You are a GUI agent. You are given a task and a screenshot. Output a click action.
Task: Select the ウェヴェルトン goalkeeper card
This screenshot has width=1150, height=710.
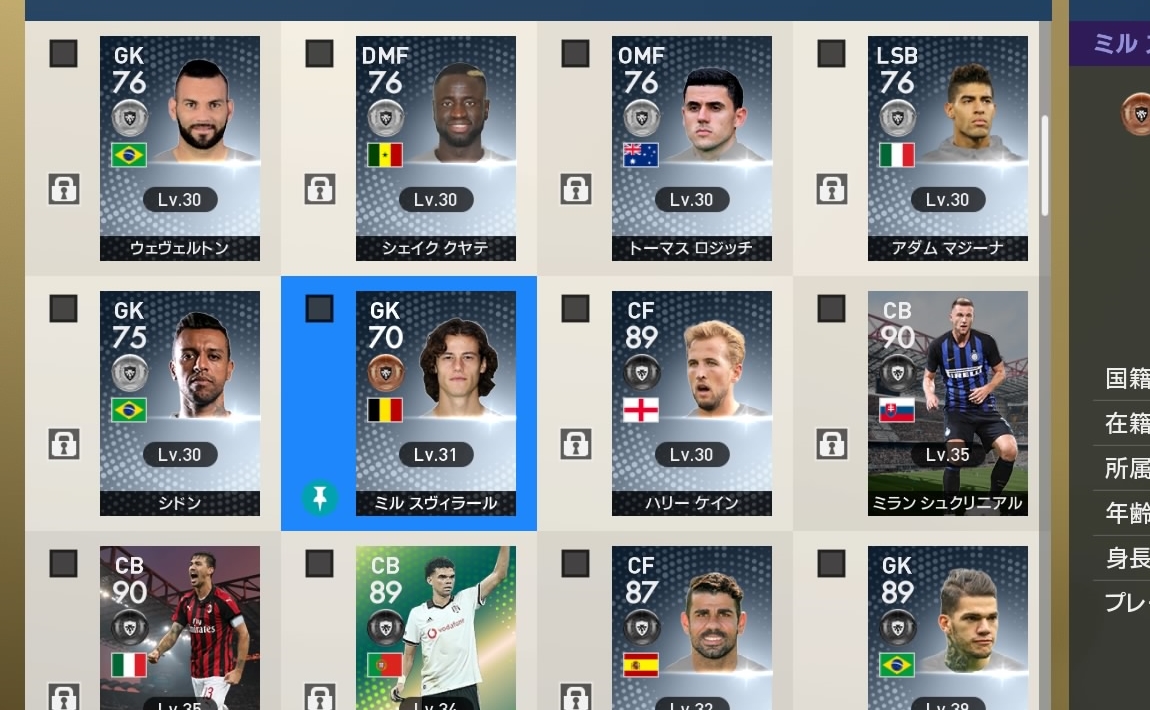(180, 148)
